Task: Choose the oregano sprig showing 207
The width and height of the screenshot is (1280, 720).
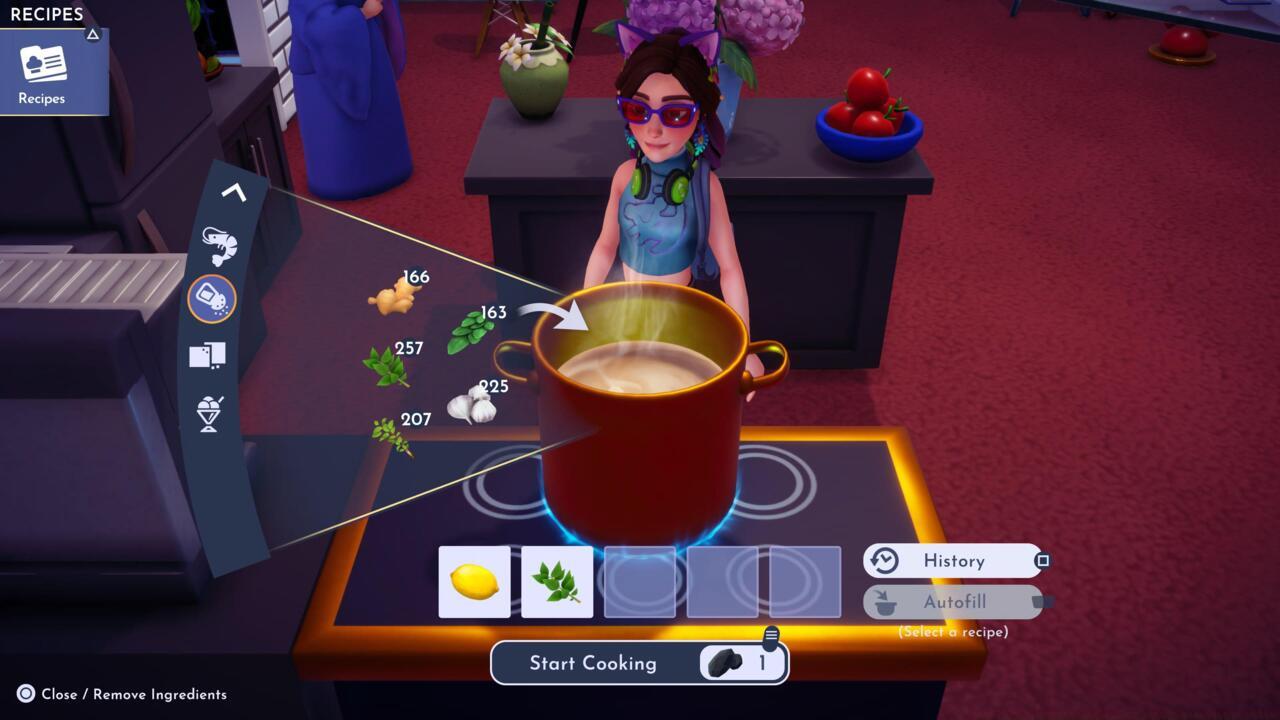Action: [x=391, y=435]
